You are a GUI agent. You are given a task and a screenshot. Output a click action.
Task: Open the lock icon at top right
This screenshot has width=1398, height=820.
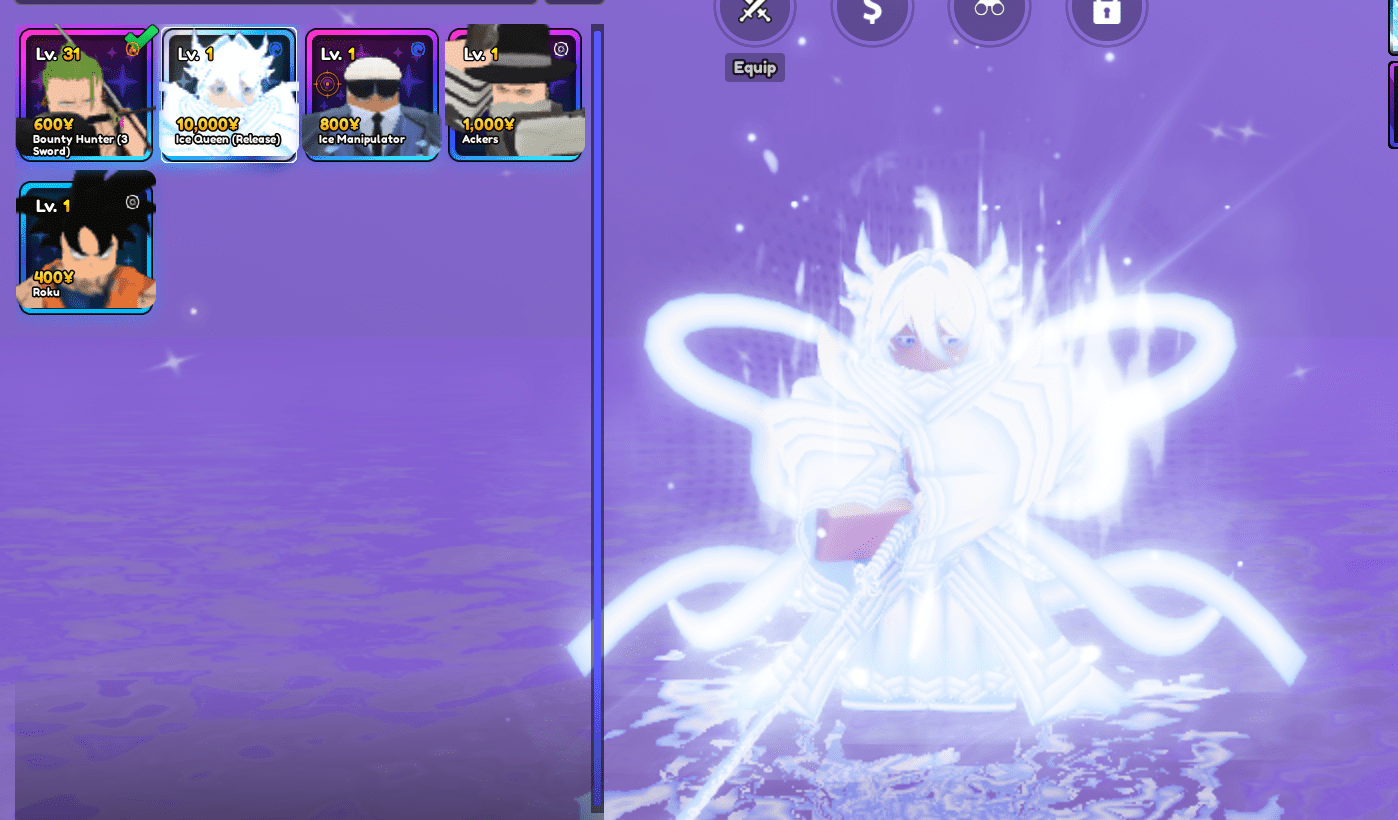1107,14
